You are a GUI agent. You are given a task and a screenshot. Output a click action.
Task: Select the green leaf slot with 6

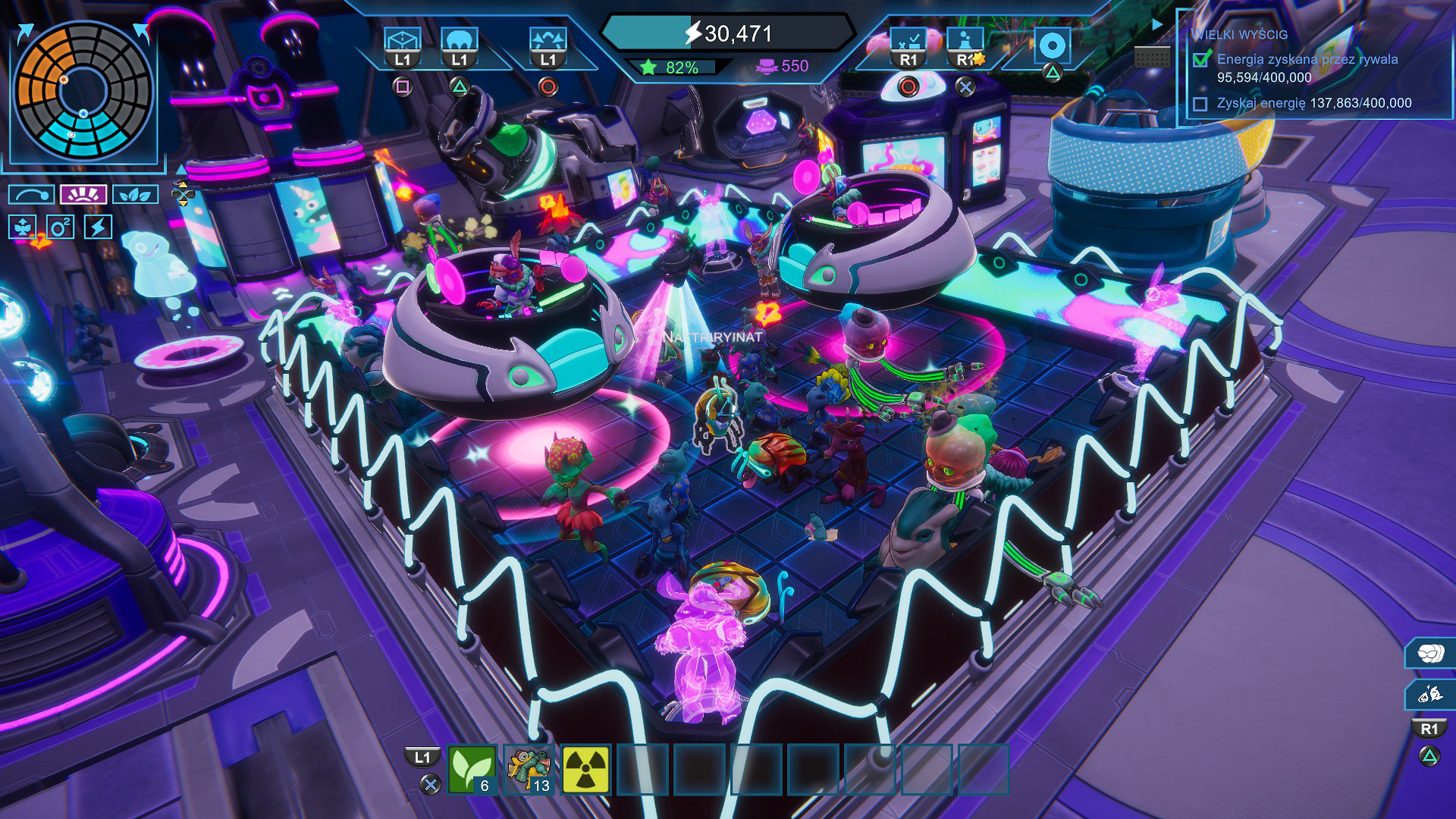pyautogui.click(x=472, y=769)
